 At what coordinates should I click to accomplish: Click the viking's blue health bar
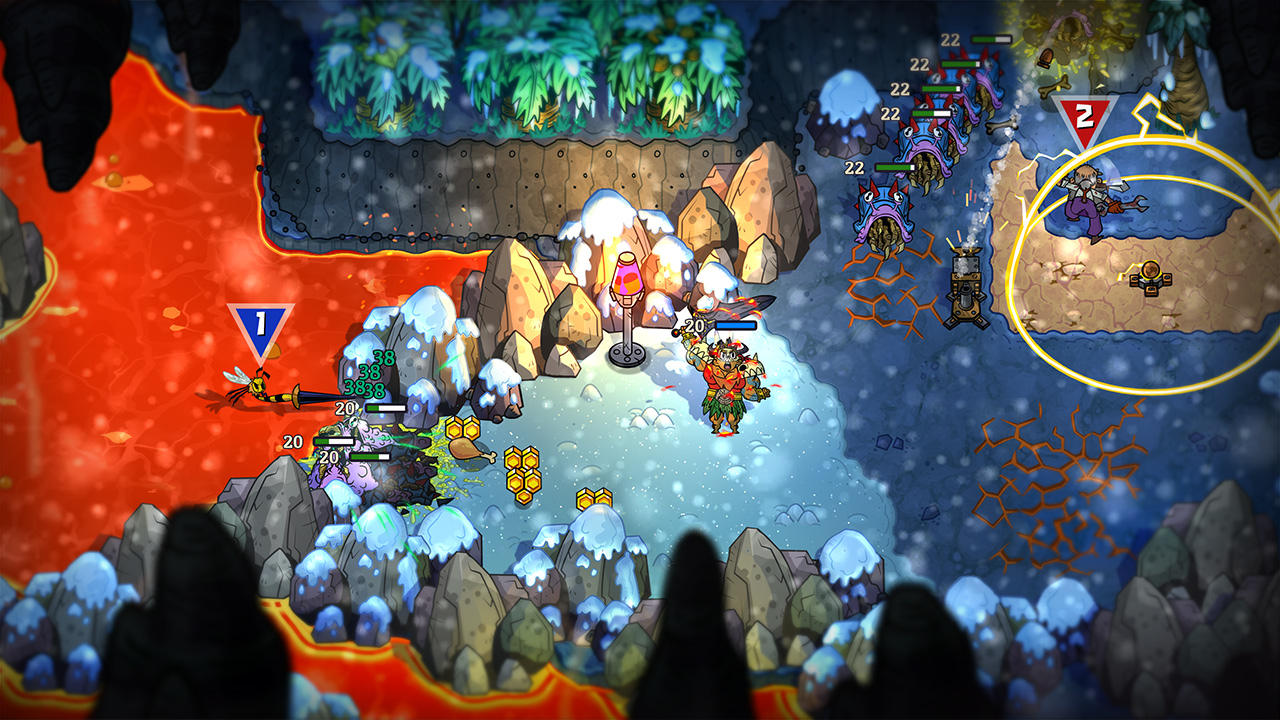tap(737, 324)
